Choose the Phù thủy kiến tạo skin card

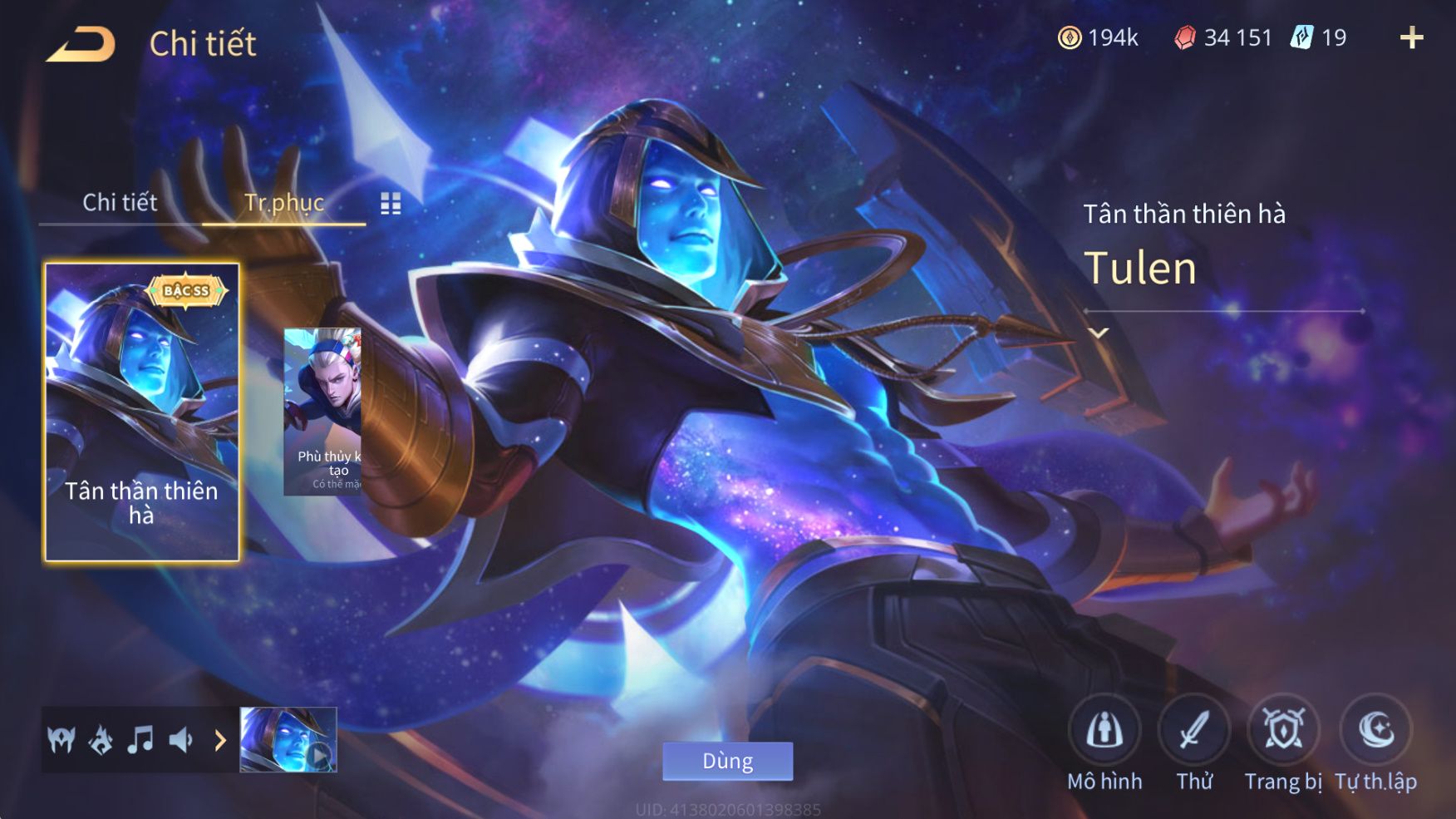[x=322, y=412]
